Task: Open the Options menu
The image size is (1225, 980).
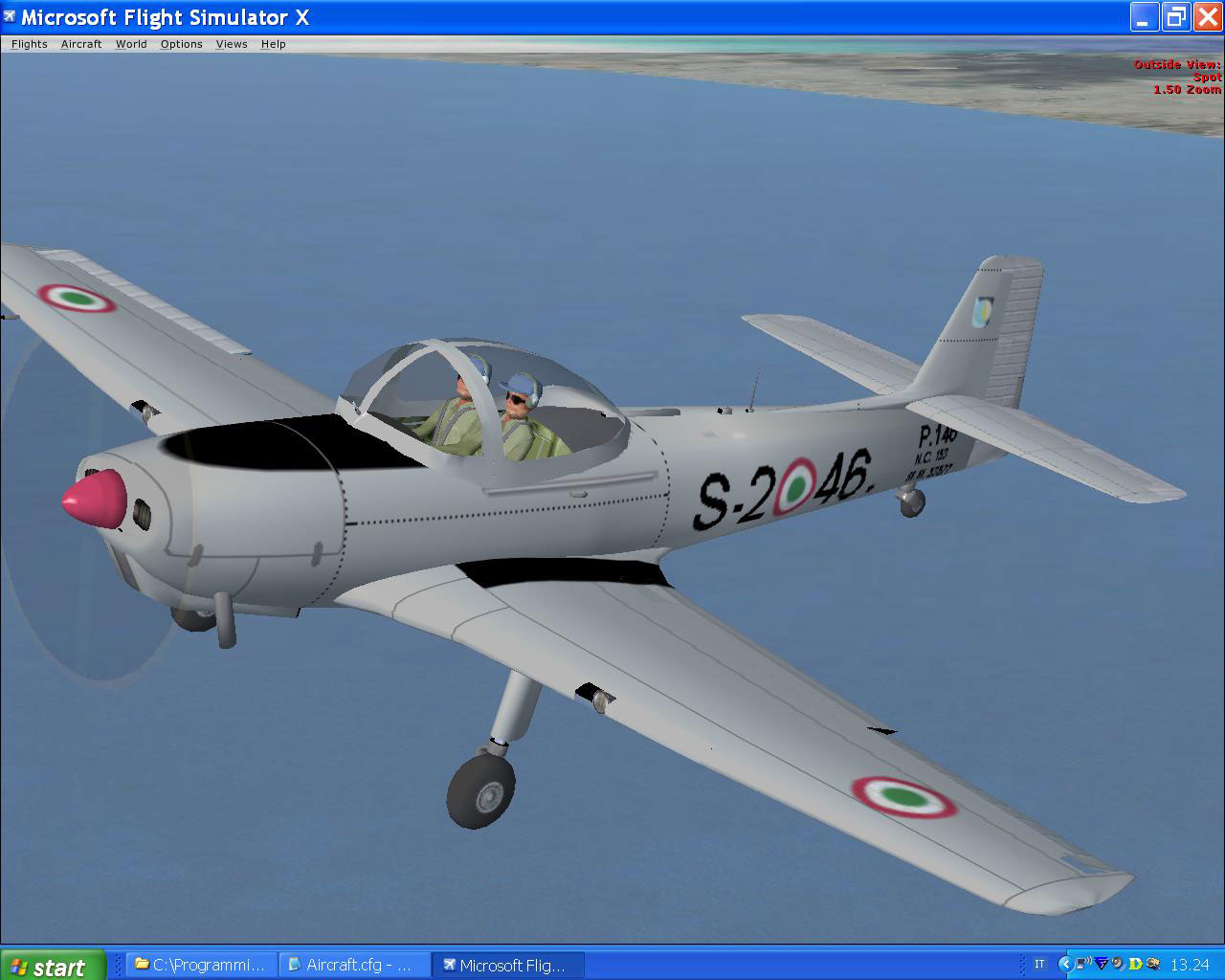Action: point(181,43)
